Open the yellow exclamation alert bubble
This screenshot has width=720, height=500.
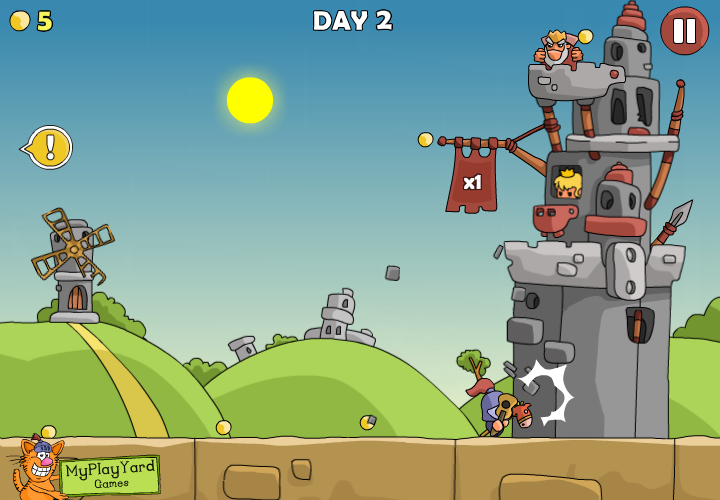tap(50, 147)
